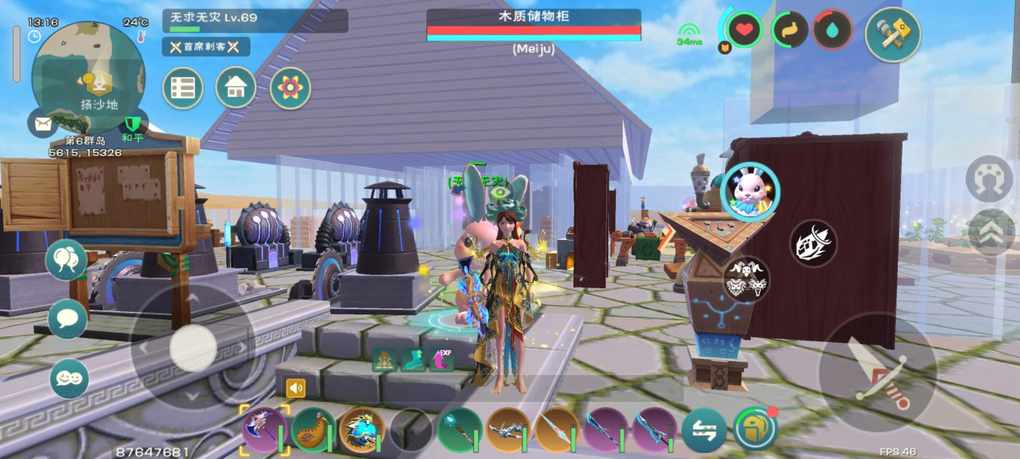Image resolution: width=1020 pixels, height=459 pixels.
Task: Toggle the green peace mode shield
Action: pyautogui.click(x=132, y=124)
